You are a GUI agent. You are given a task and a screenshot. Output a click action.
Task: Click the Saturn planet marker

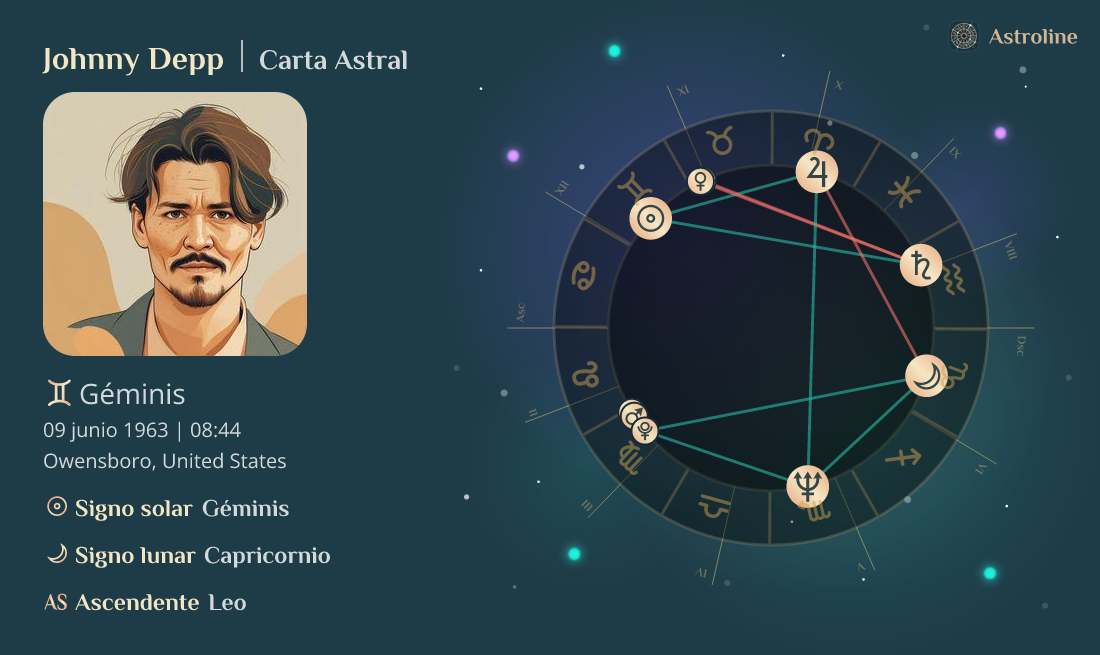coord(920,265)
